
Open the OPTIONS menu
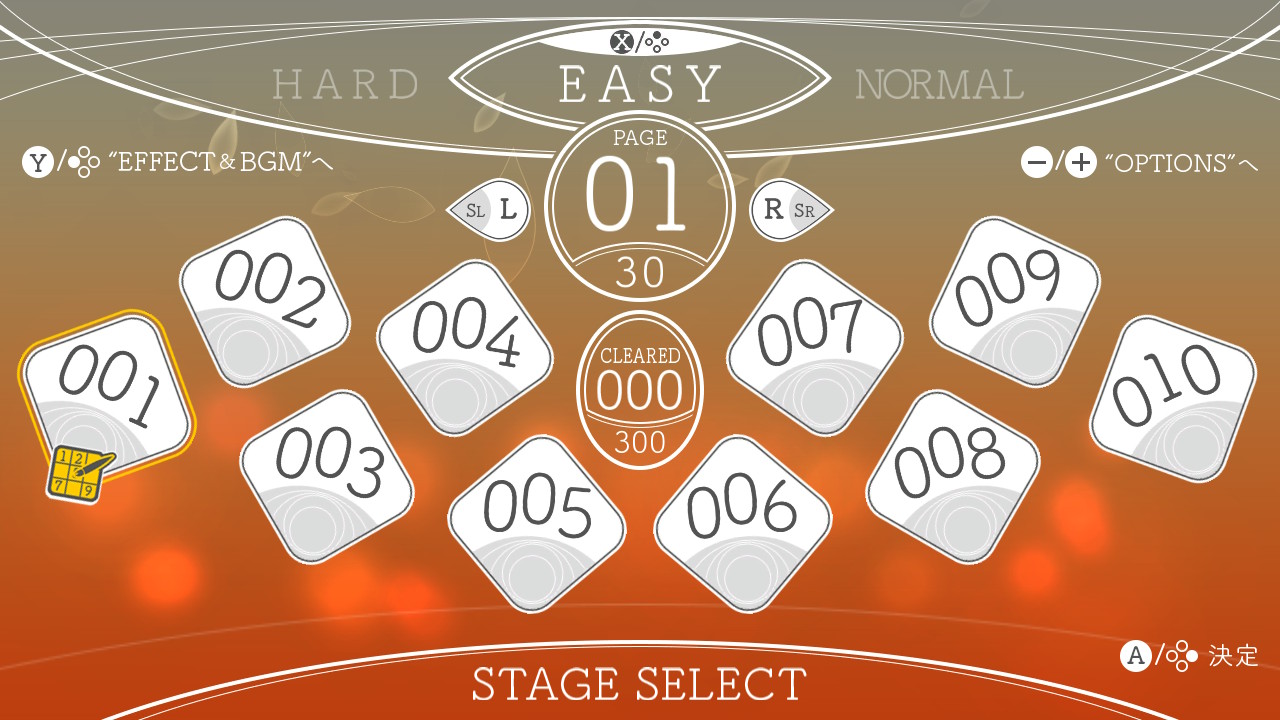(x=1170, y=163)
